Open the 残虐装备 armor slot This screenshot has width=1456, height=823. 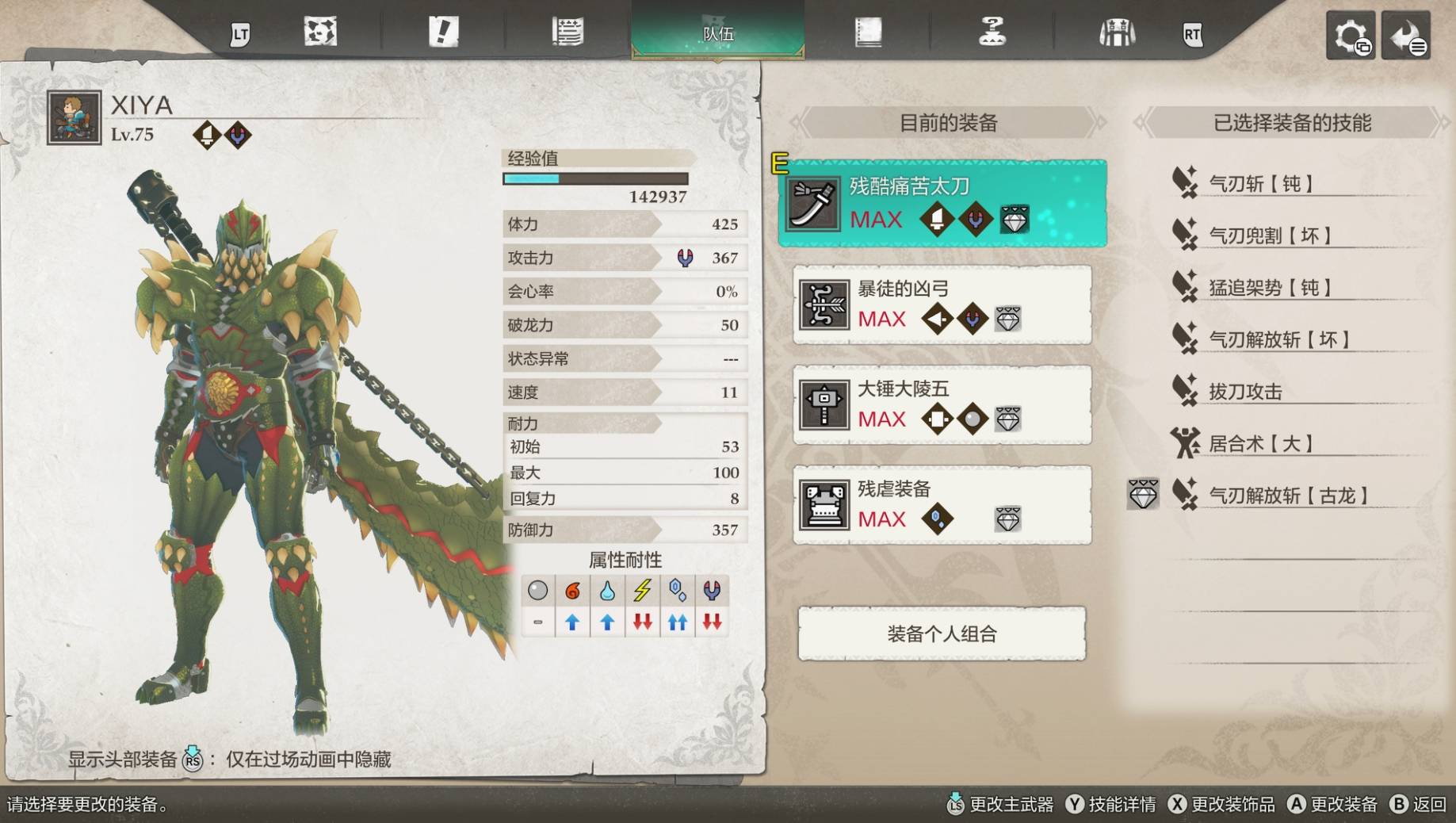(942, 505)
